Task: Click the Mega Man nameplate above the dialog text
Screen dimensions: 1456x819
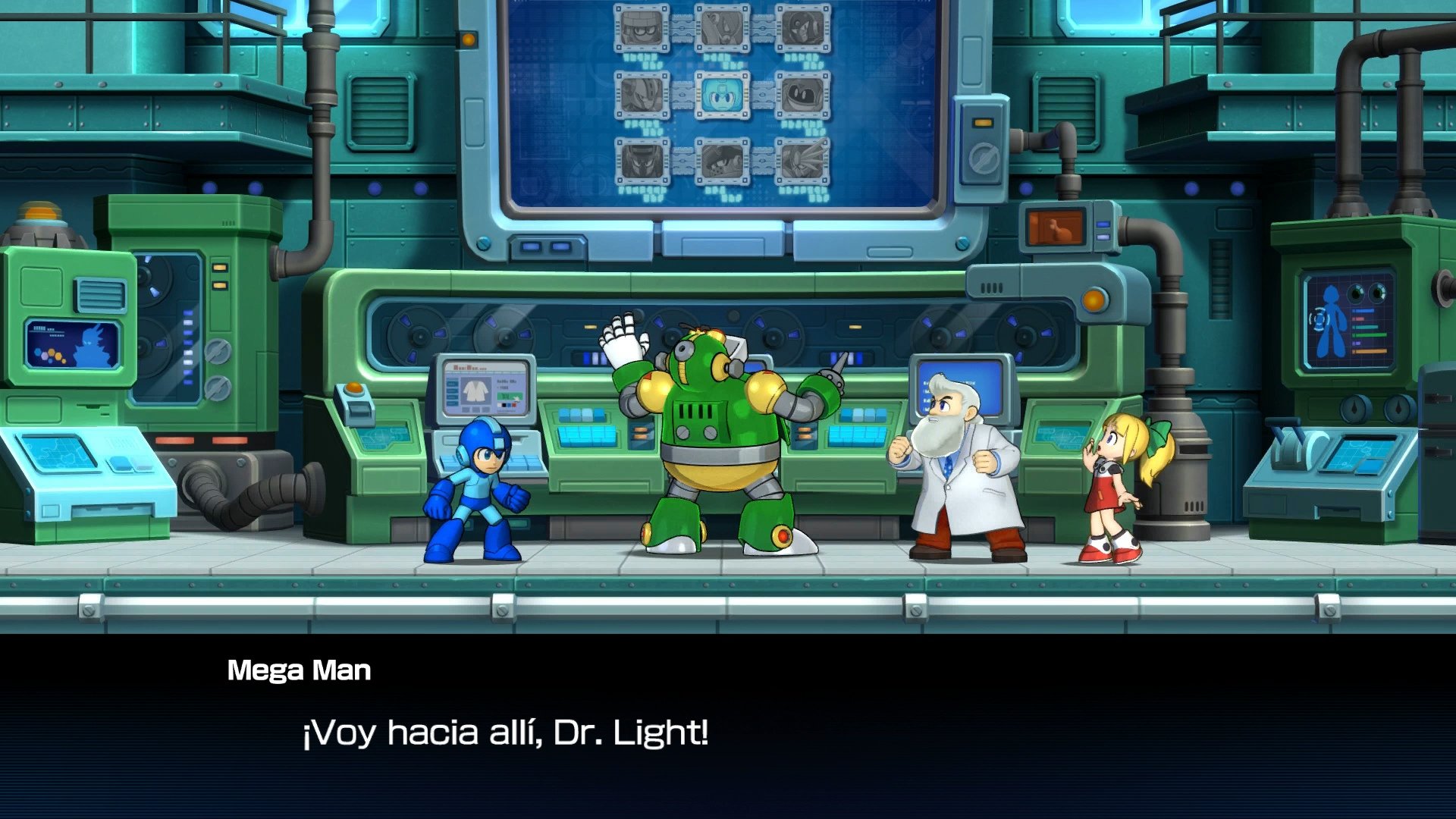Action: (300, 669)
